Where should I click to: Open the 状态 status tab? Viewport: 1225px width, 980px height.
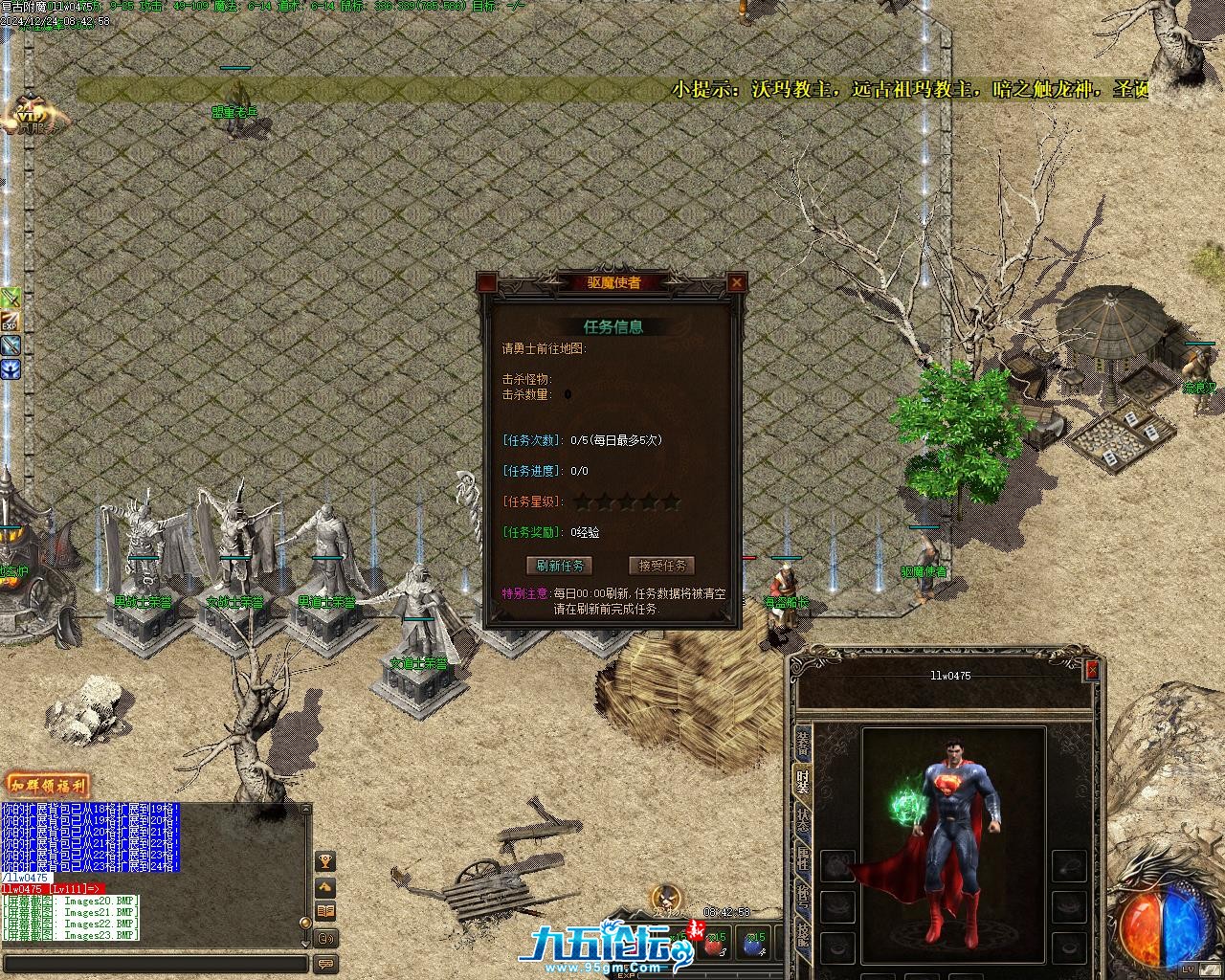(x=802, y=819)
